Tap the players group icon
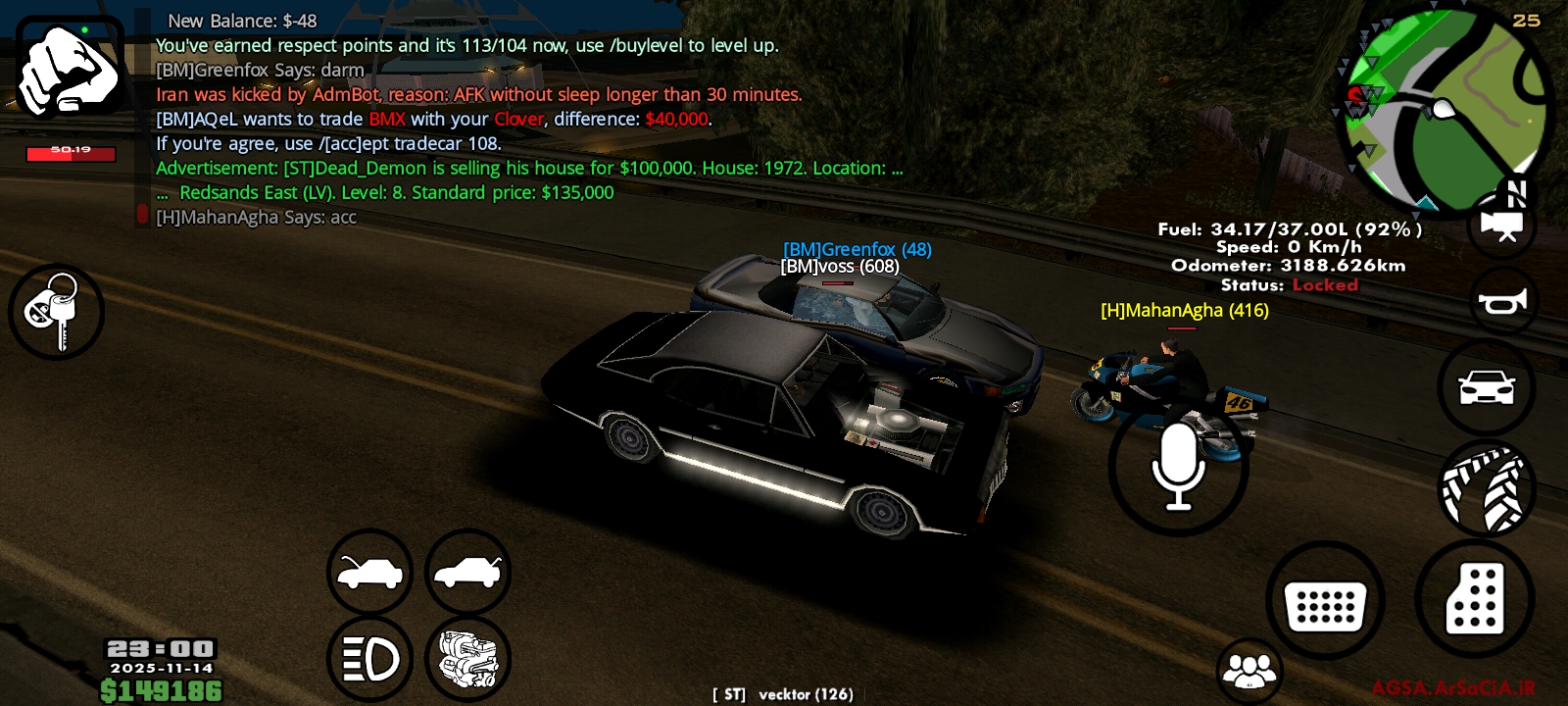Viewport: 1568px width, 706px height. (1248, 671)
